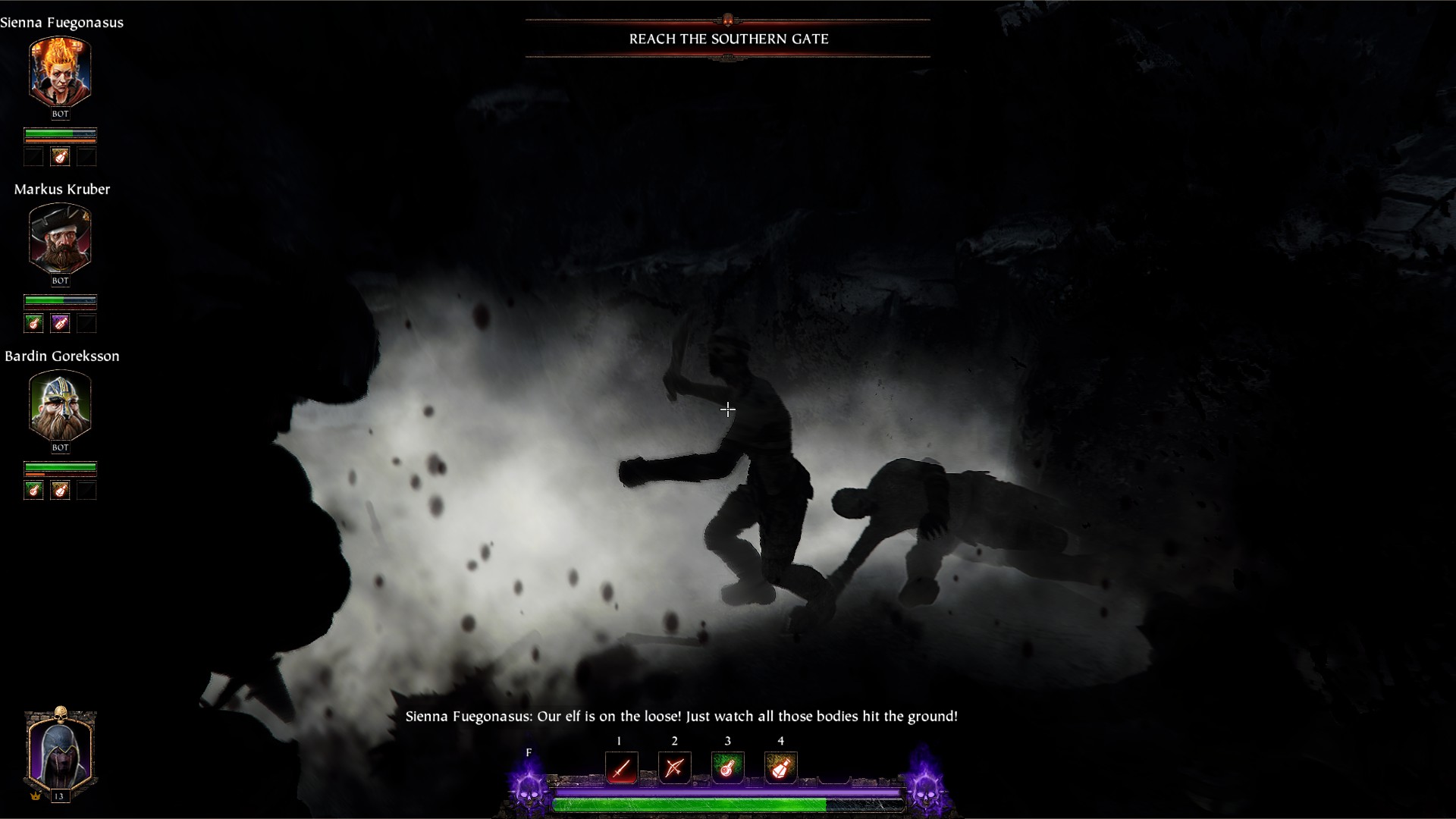Check Markus Kruber's healing draught icon
The image size is (1456, 819).
pos(33,324)
